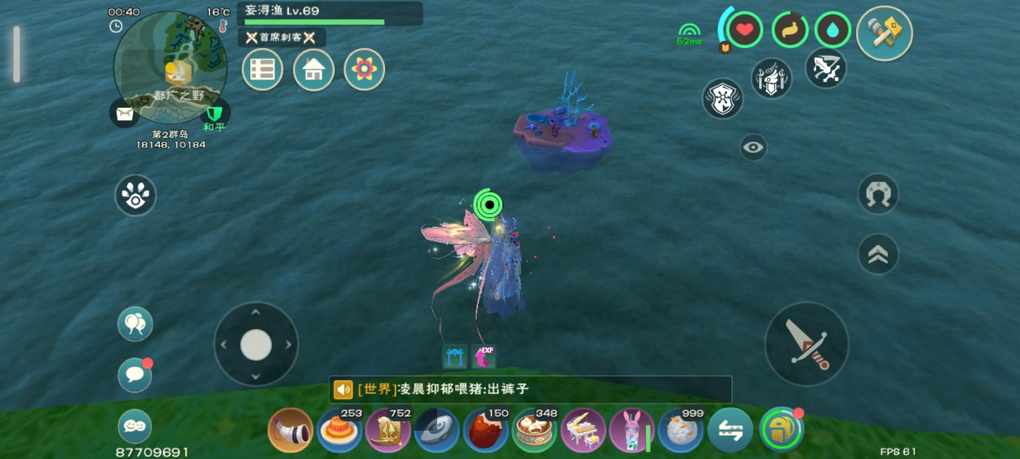Viewport: 1020px width, 459px height.
Task: Select the white piano hotbar slot
Action: [583, 431]
